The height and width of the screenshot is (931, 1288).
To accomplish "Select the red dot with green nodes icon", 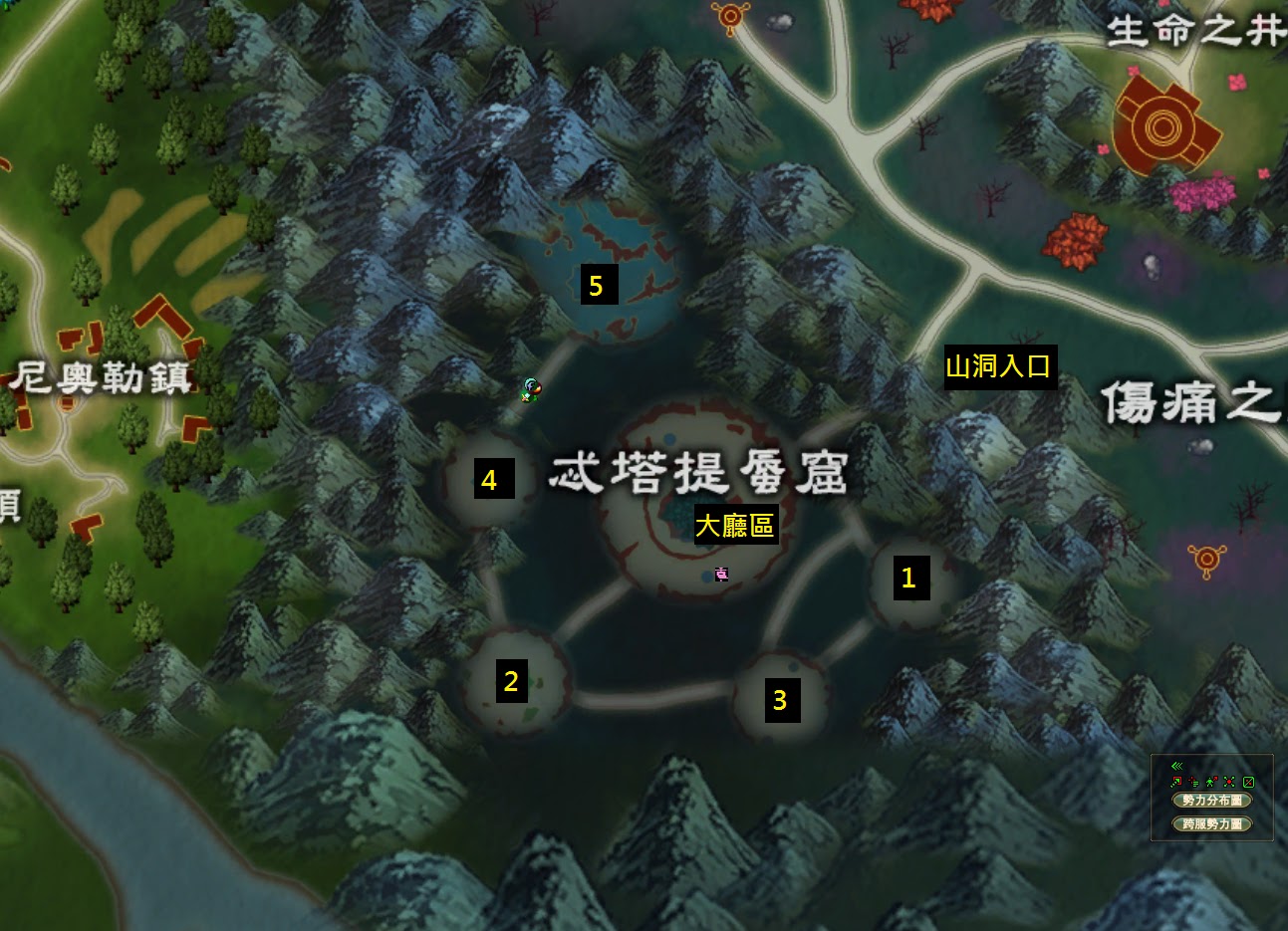I will point(1229,782).
